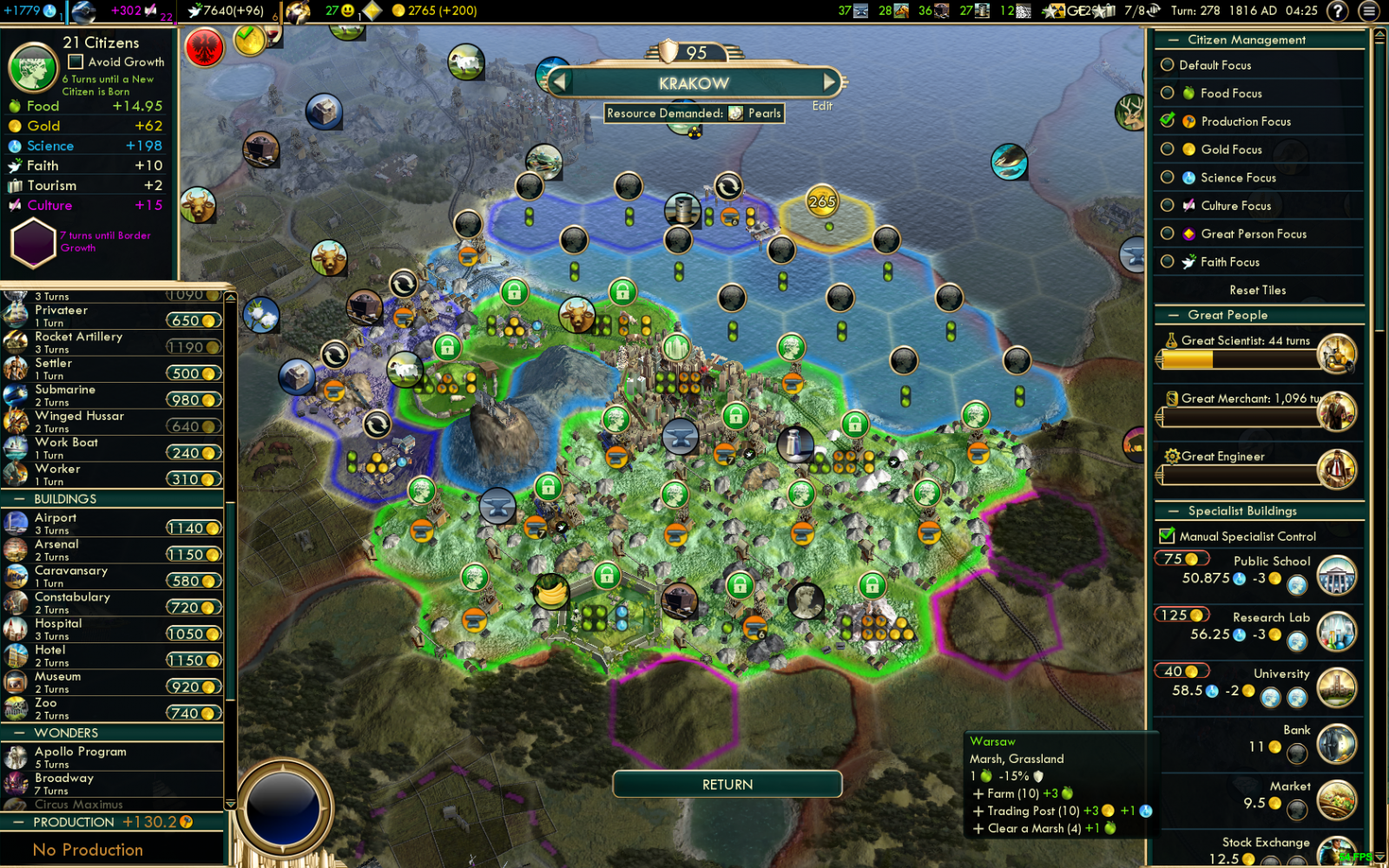This screenshot has width=1389, height=868.
Task: Open the help question mark menu
Action: click(1338, 10)
